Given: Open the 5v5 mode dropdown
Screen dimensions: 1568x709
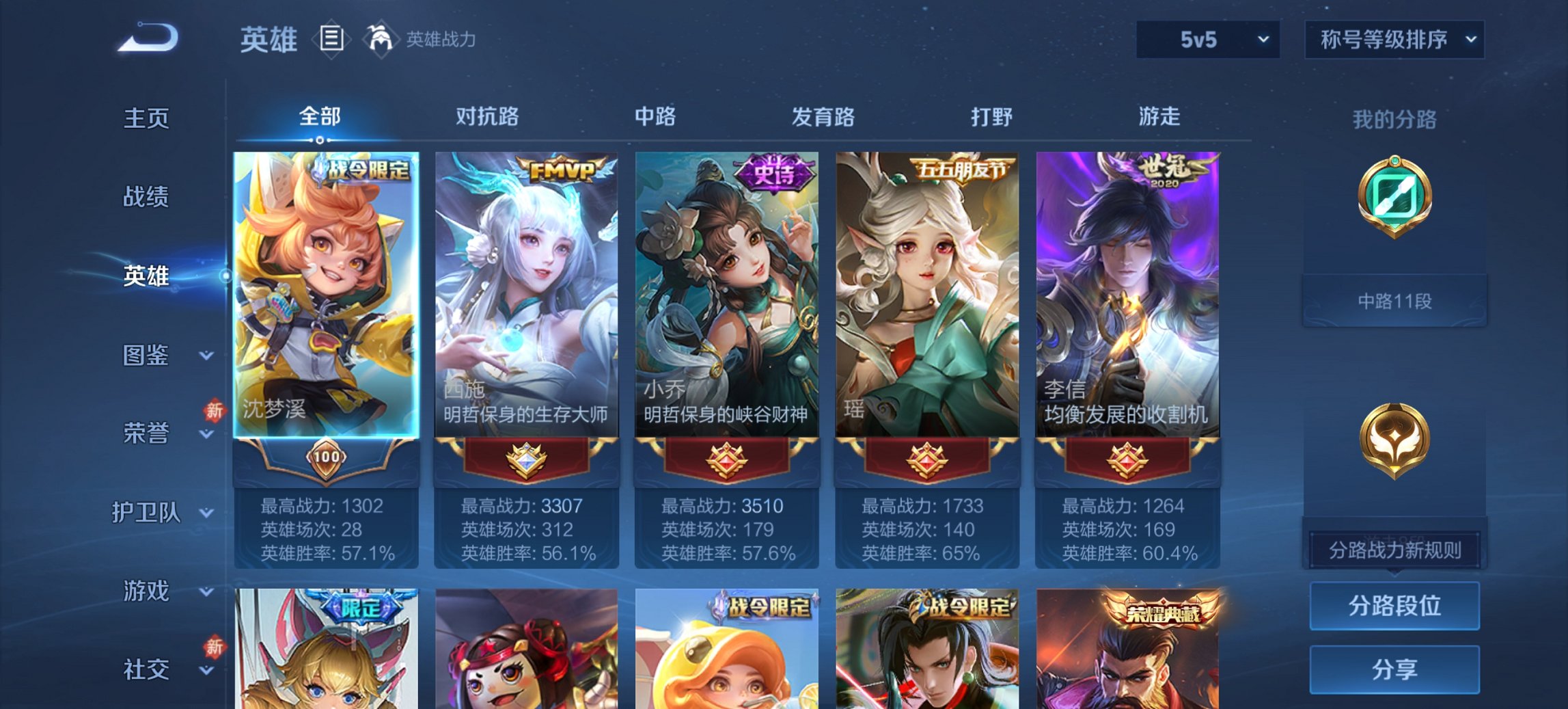Looking at the screenshot, I should click(1207, 40).
